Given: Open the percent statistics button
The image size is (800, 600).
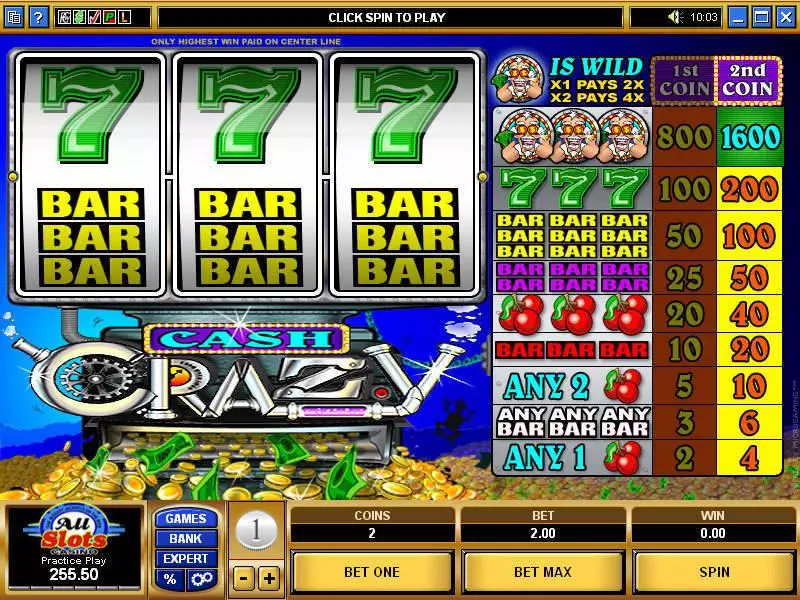Looking at the screenshot, I should coord(170,579).
